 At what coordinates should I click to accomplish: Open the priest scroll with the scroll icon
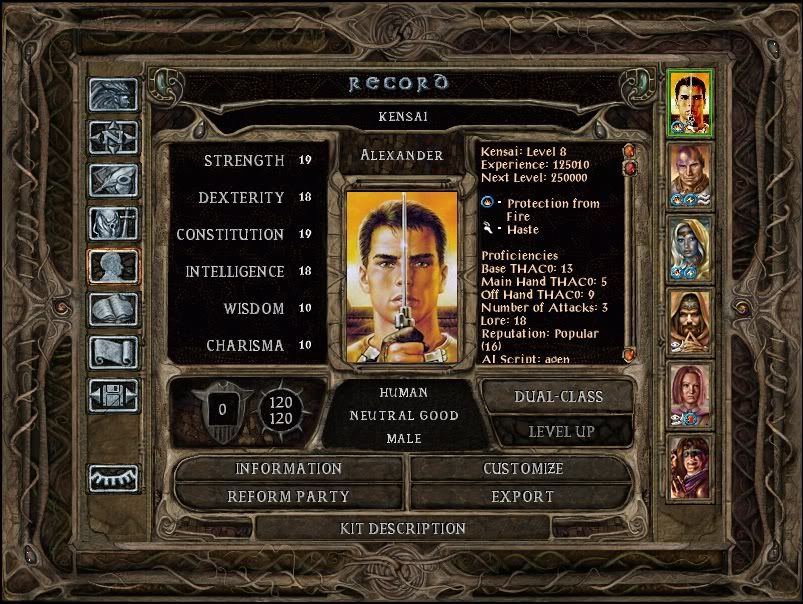click(x=113, y=352)
